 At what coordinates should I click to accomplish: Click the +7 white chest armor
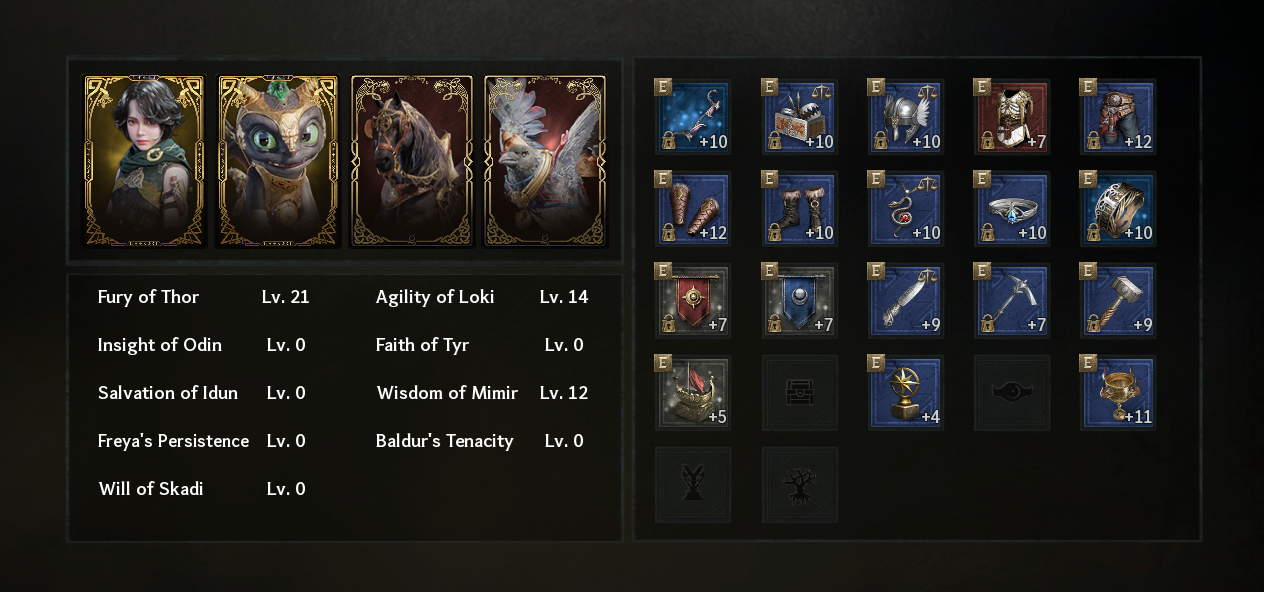1011,117
